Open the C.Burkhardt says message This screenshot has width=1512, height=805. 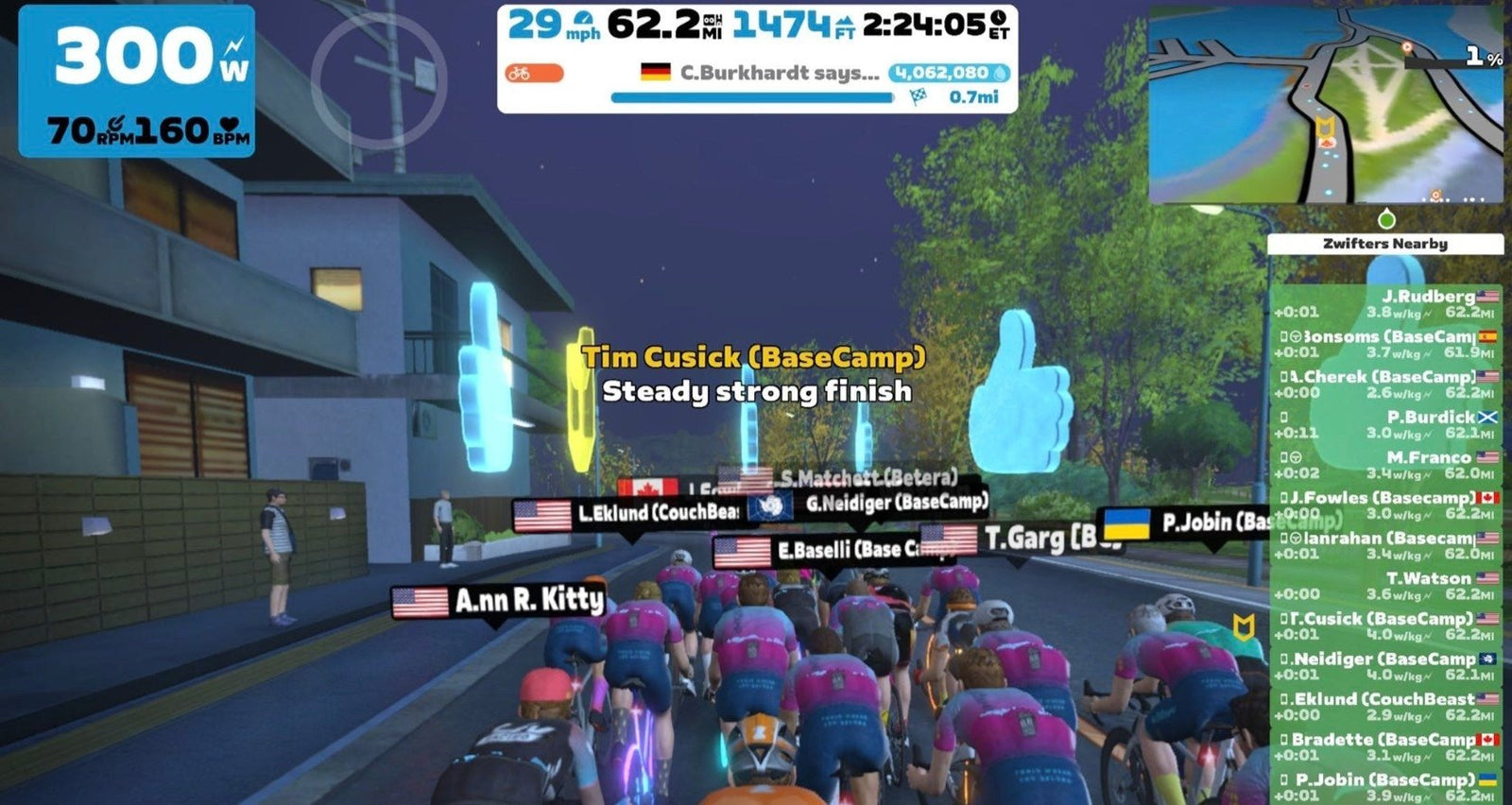pyautogui.click(x=779, y=73)
